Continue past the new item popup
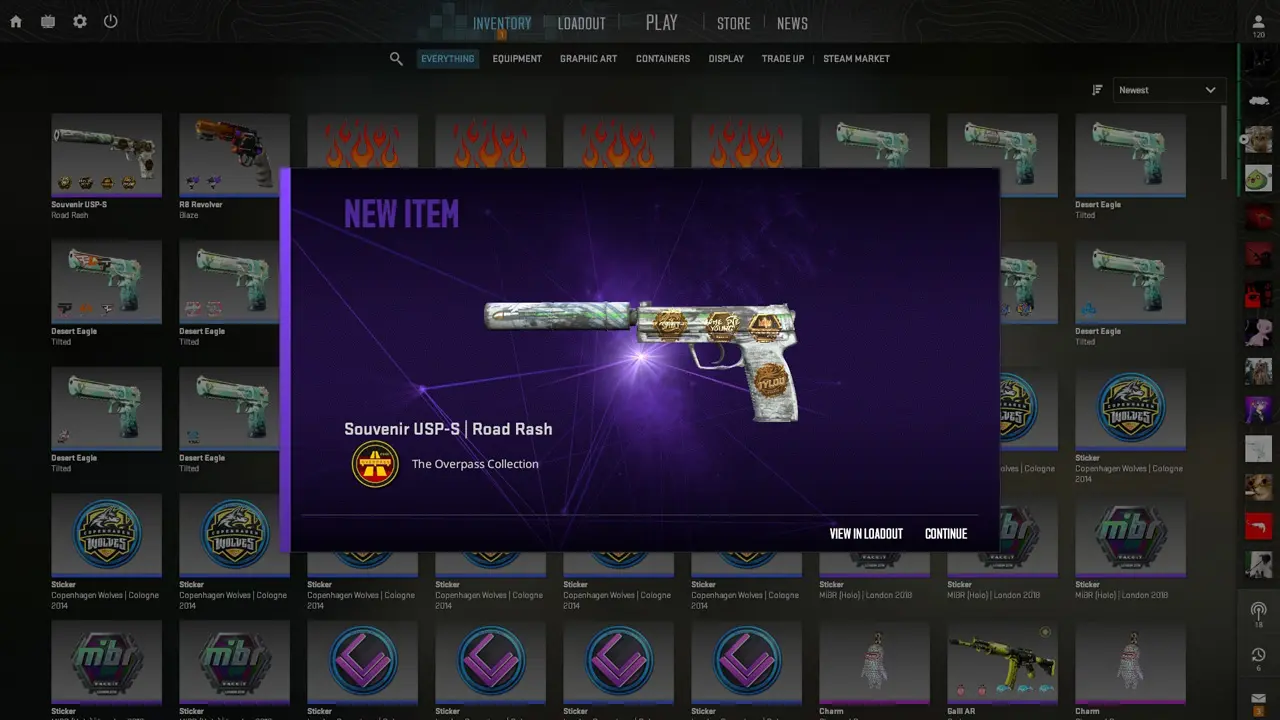The height and width of the screenshot is (720, 1280). click(x=945, y=534)
